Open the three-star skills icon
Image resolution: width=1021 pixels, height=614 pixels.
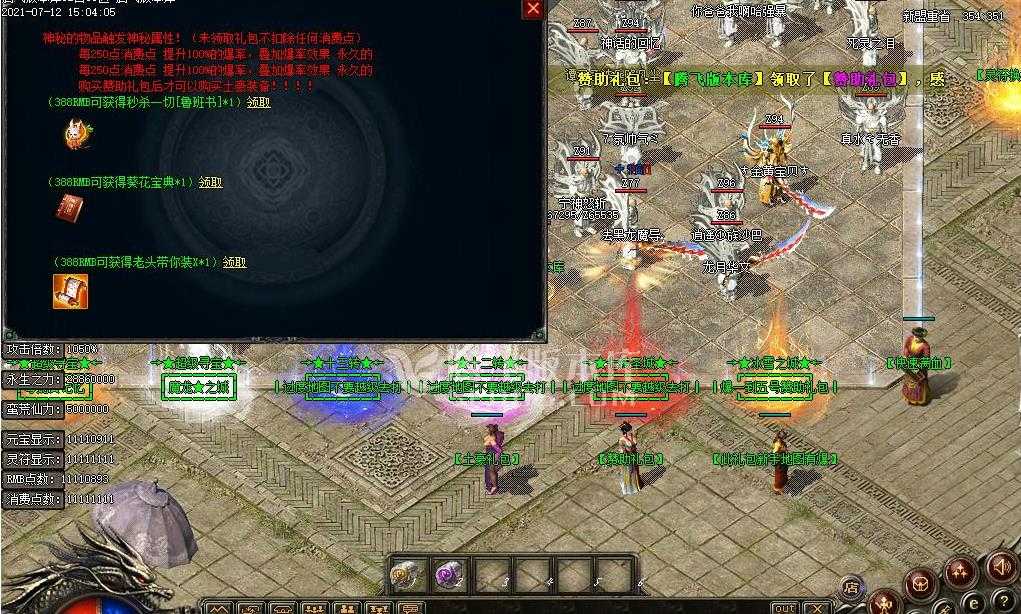click(960, 571)
